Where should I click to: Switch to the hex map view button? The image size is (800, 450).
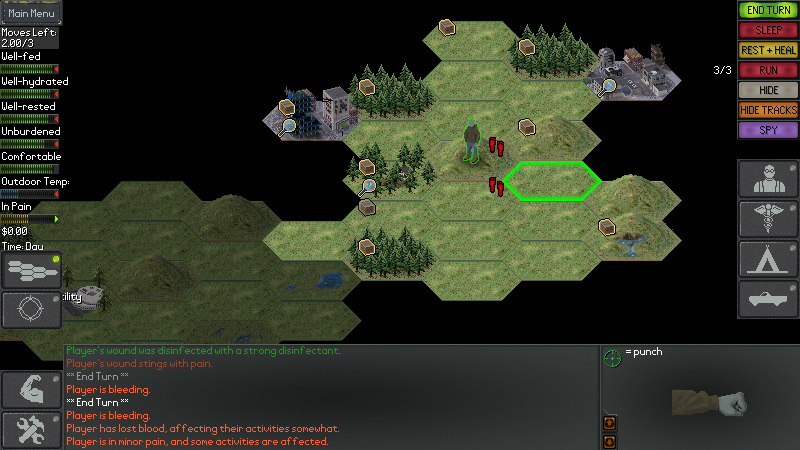tap(31, 270)
